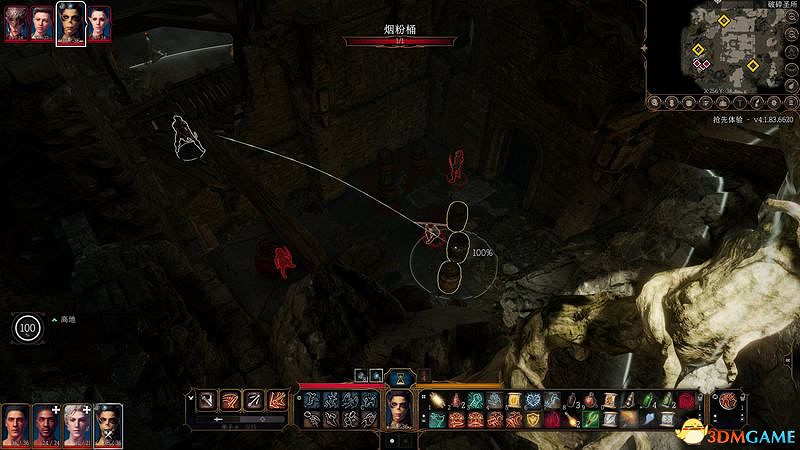Click the active character portrait in hotbar center

pos(400,409)
